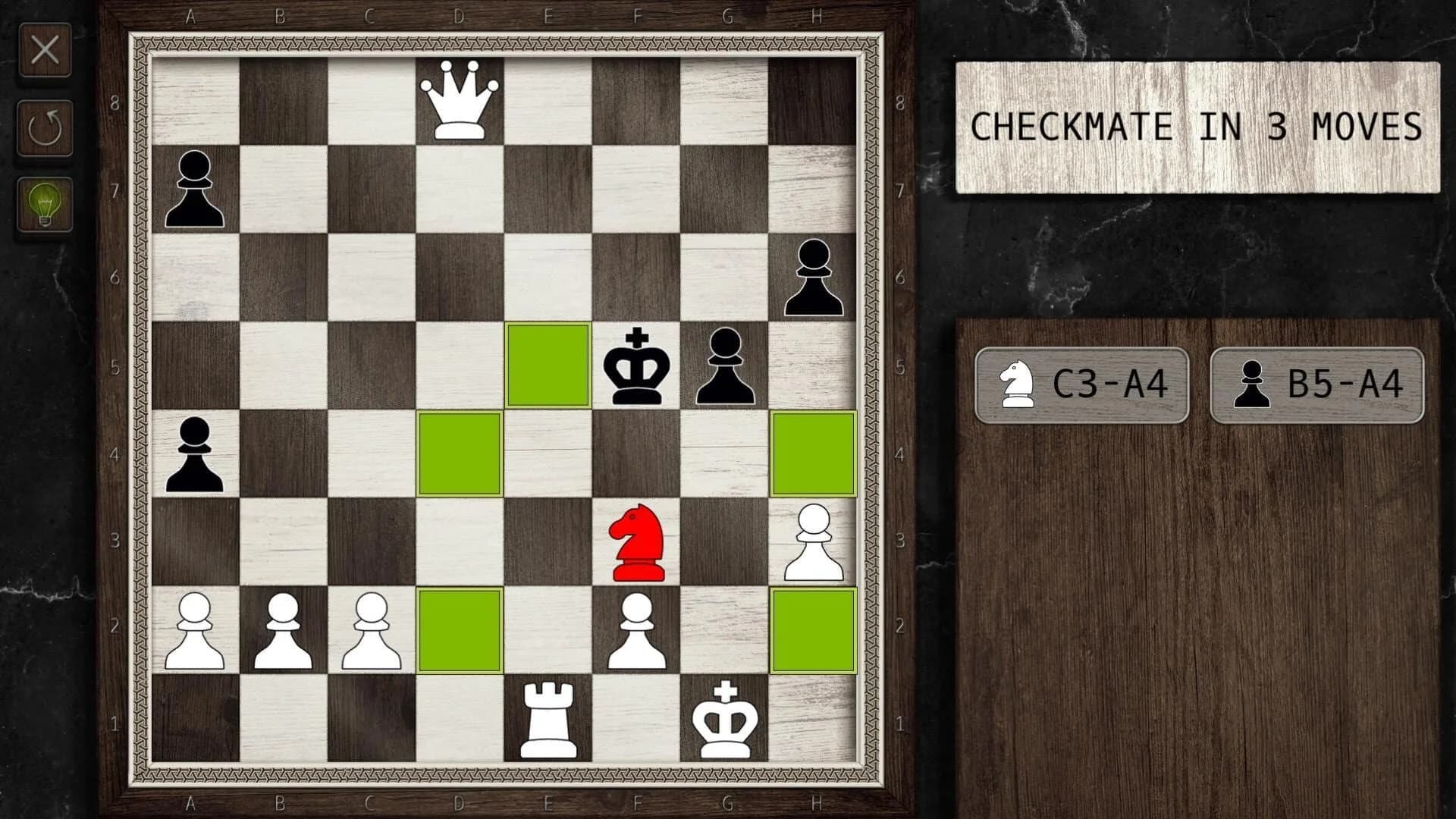Viewport: 1456px width, 819px height.
Task: Click the column label E above the board
Action: click(547, 15)
